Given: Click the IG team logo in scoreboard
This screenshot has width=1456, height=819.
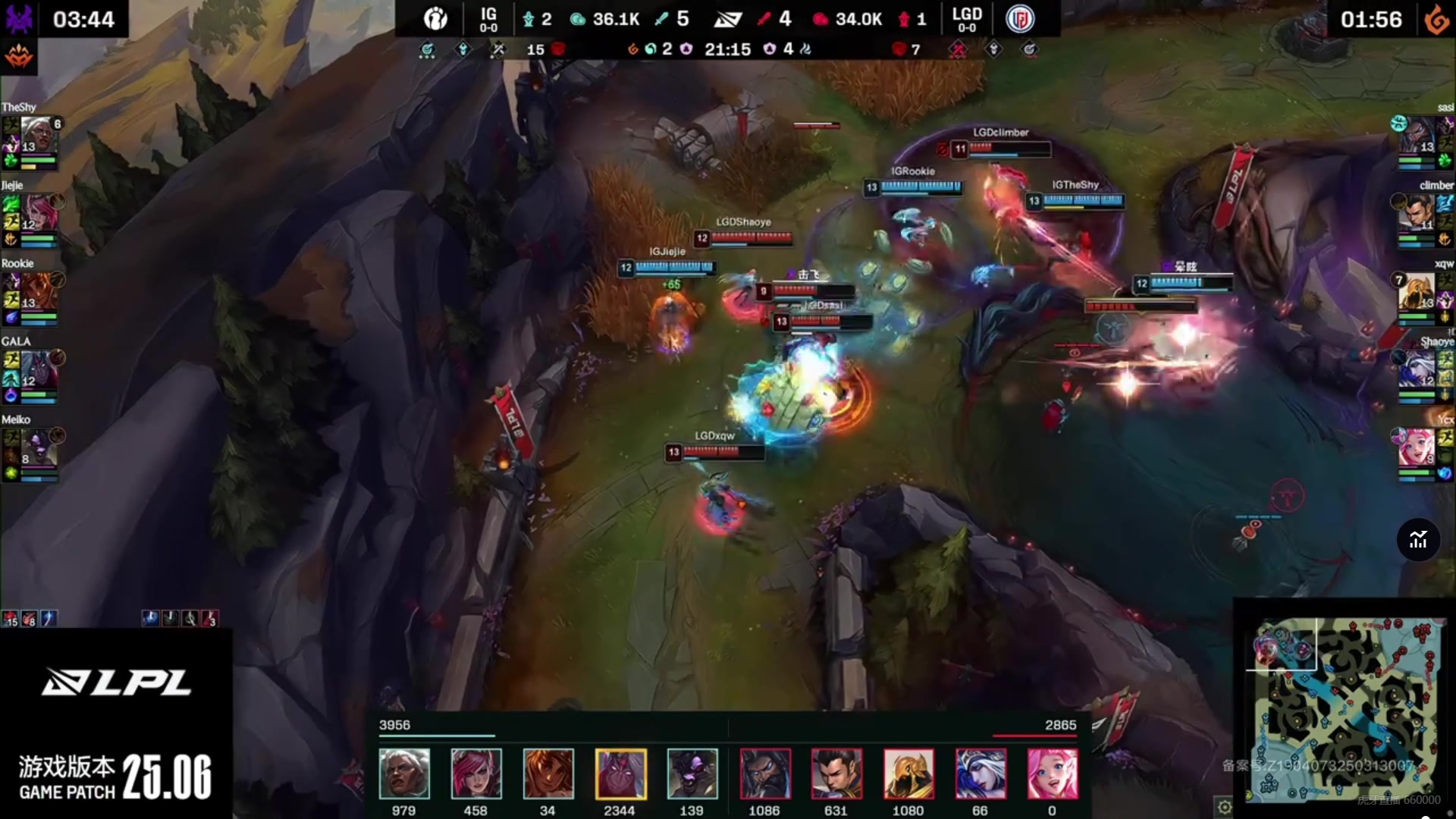Looking at the screenshot, I should [x=435, y=19].
